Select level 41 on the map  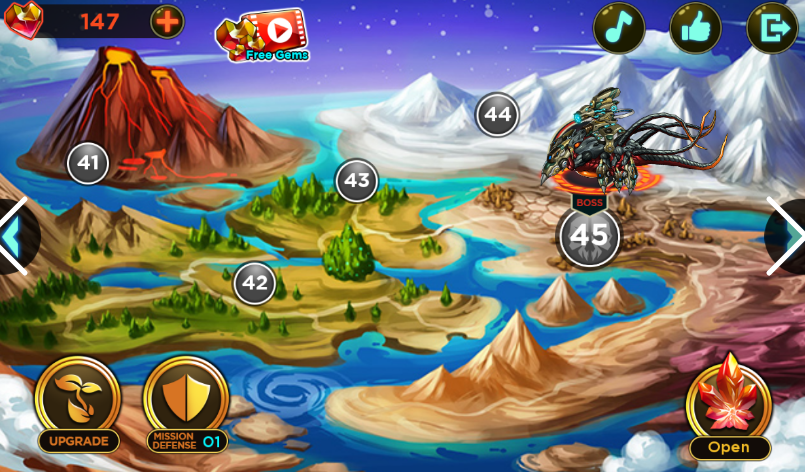coord(88,163)
